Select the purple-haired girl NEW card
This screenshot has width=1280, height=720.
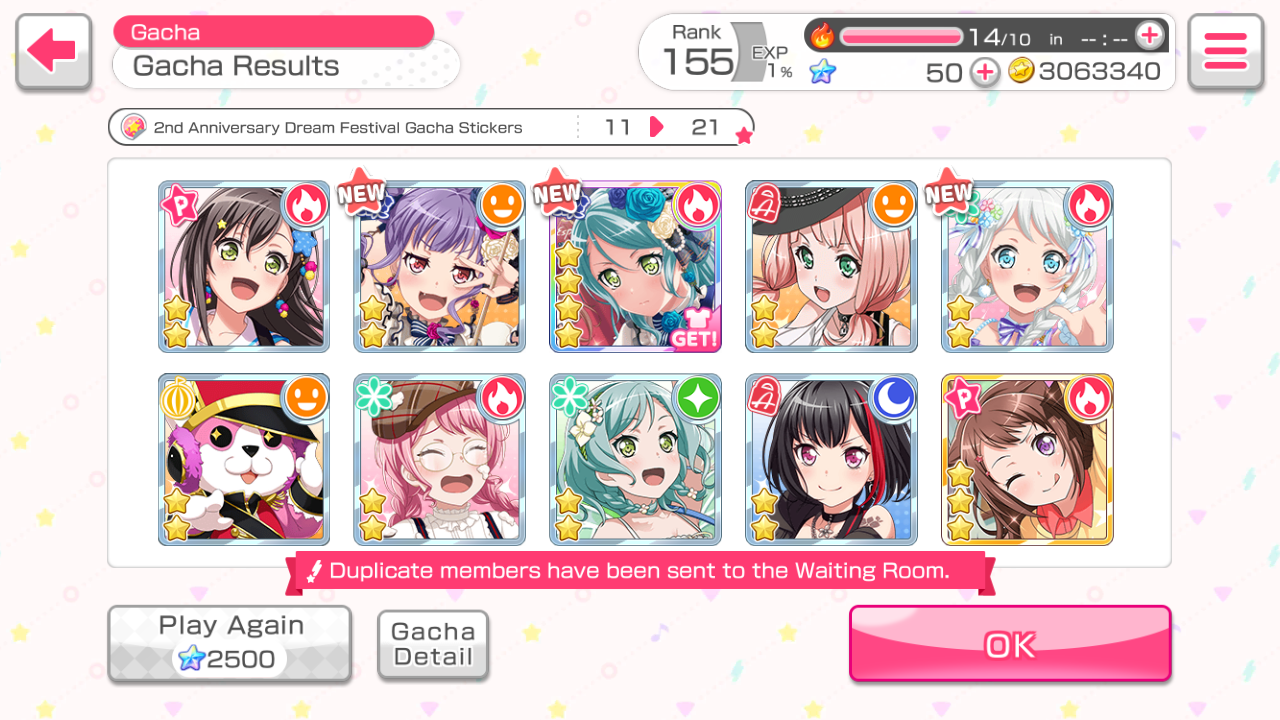[x=440, y=266]
